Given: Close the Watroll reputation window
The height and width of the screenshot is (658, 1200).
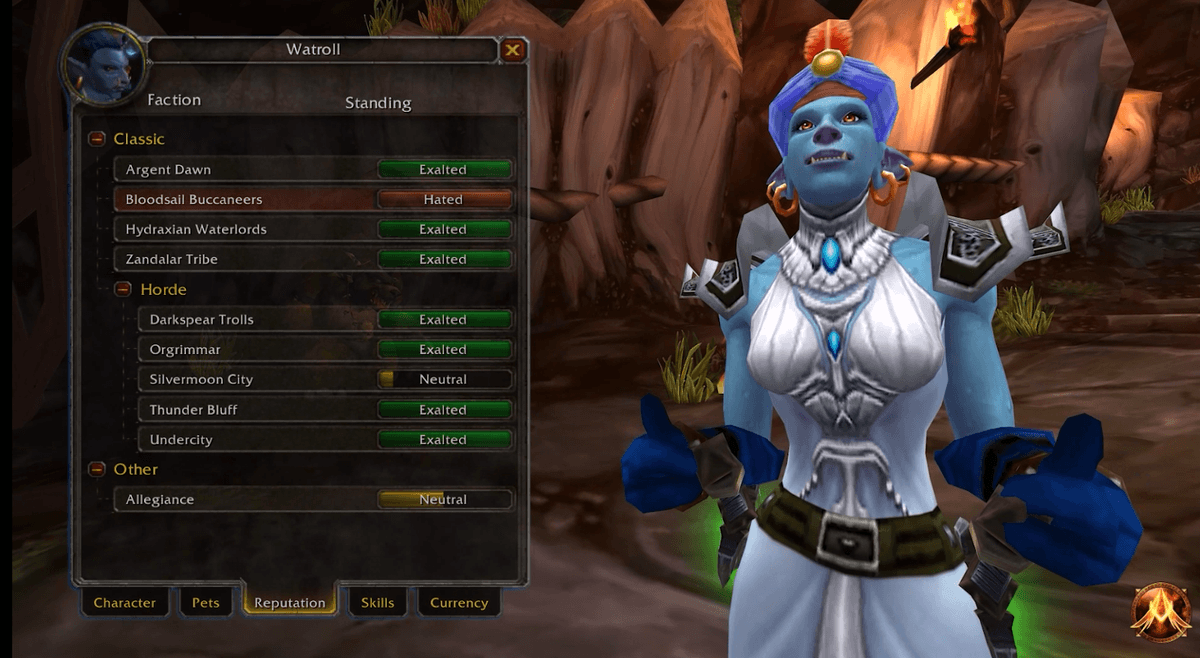Looking at the screenshot, I should click(512, 50).
